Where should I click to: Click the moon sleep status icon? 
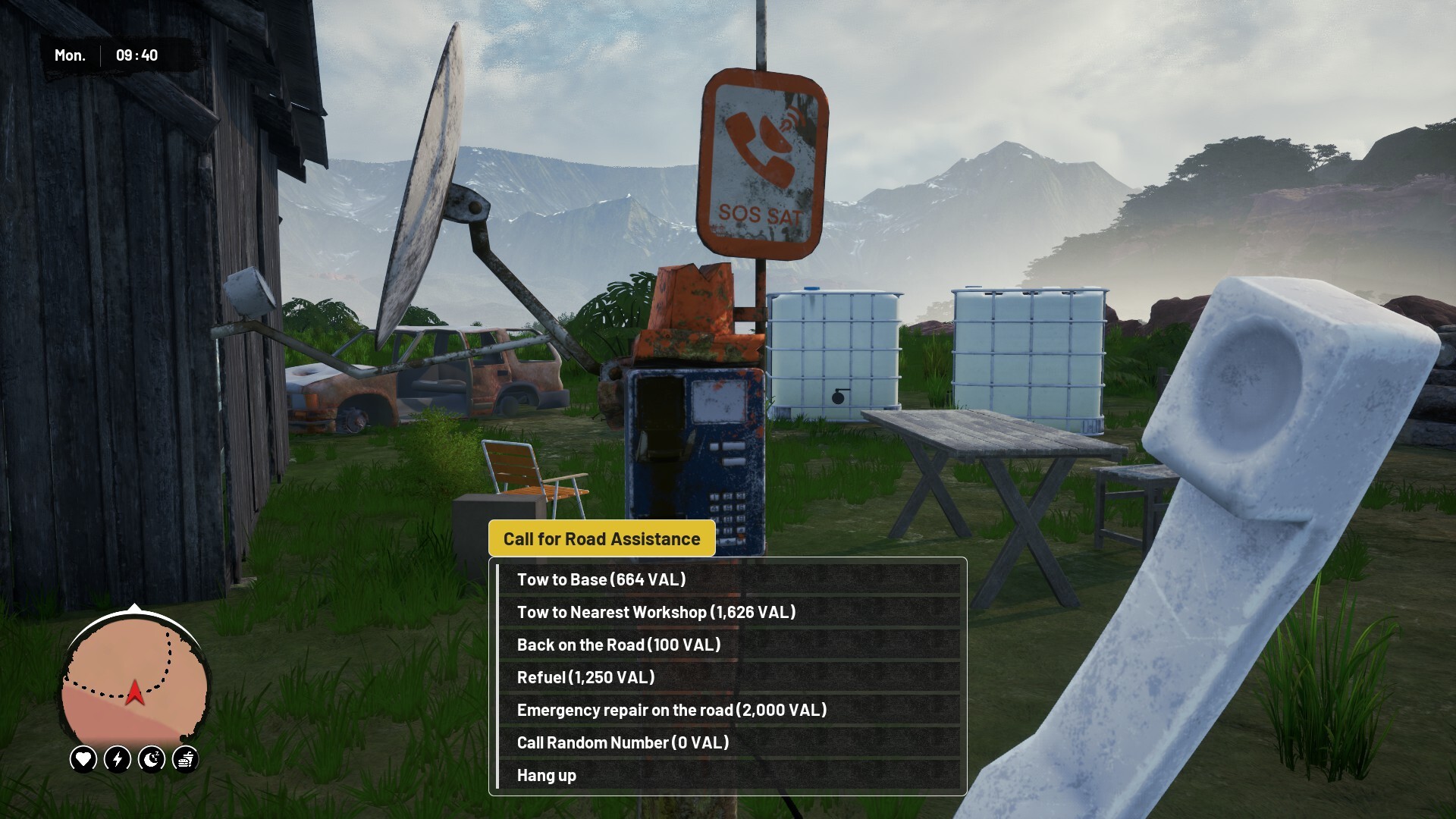[x=152, y=758]
